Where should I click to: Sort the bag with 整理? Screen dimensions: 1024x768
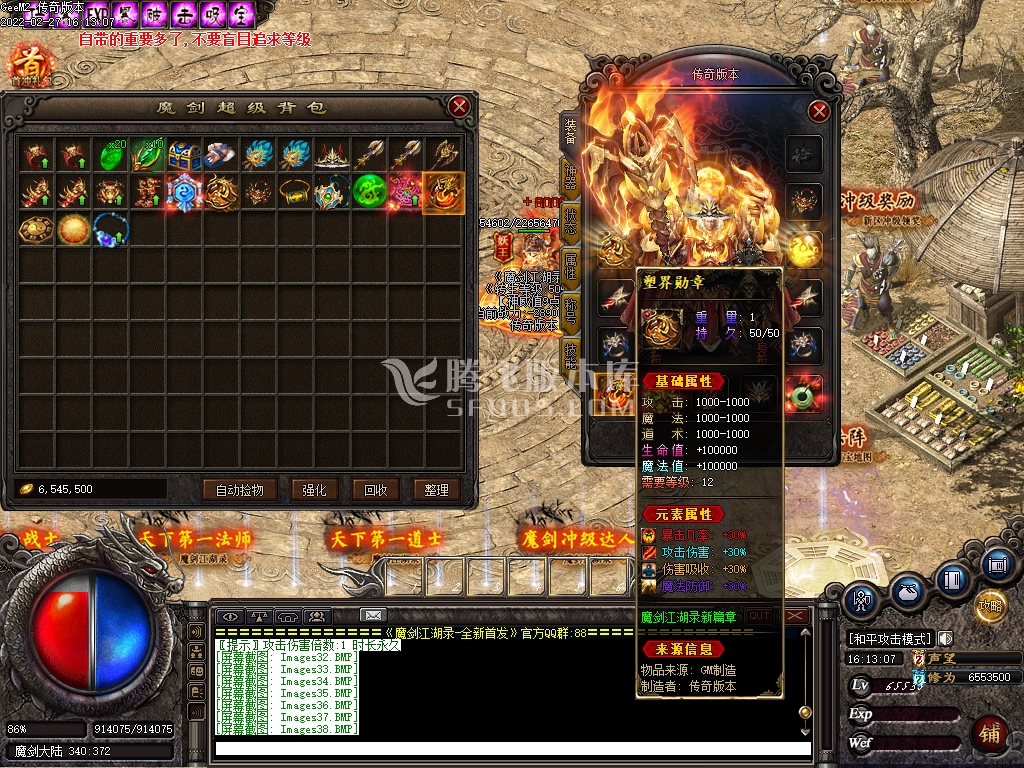(x=436, y=490)
